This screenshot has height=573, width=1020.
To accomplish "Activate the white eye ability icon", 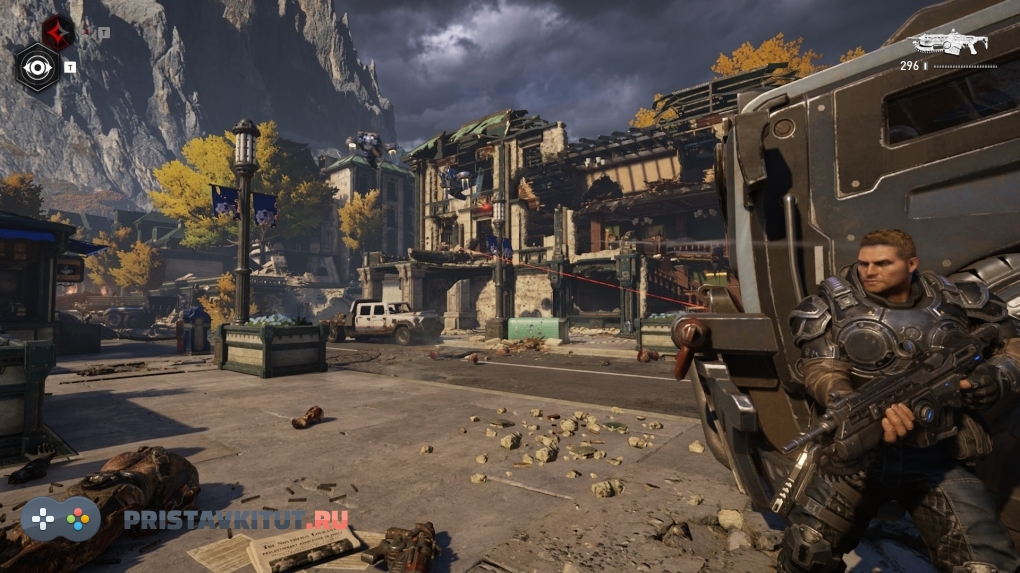I will pos(38,67).
